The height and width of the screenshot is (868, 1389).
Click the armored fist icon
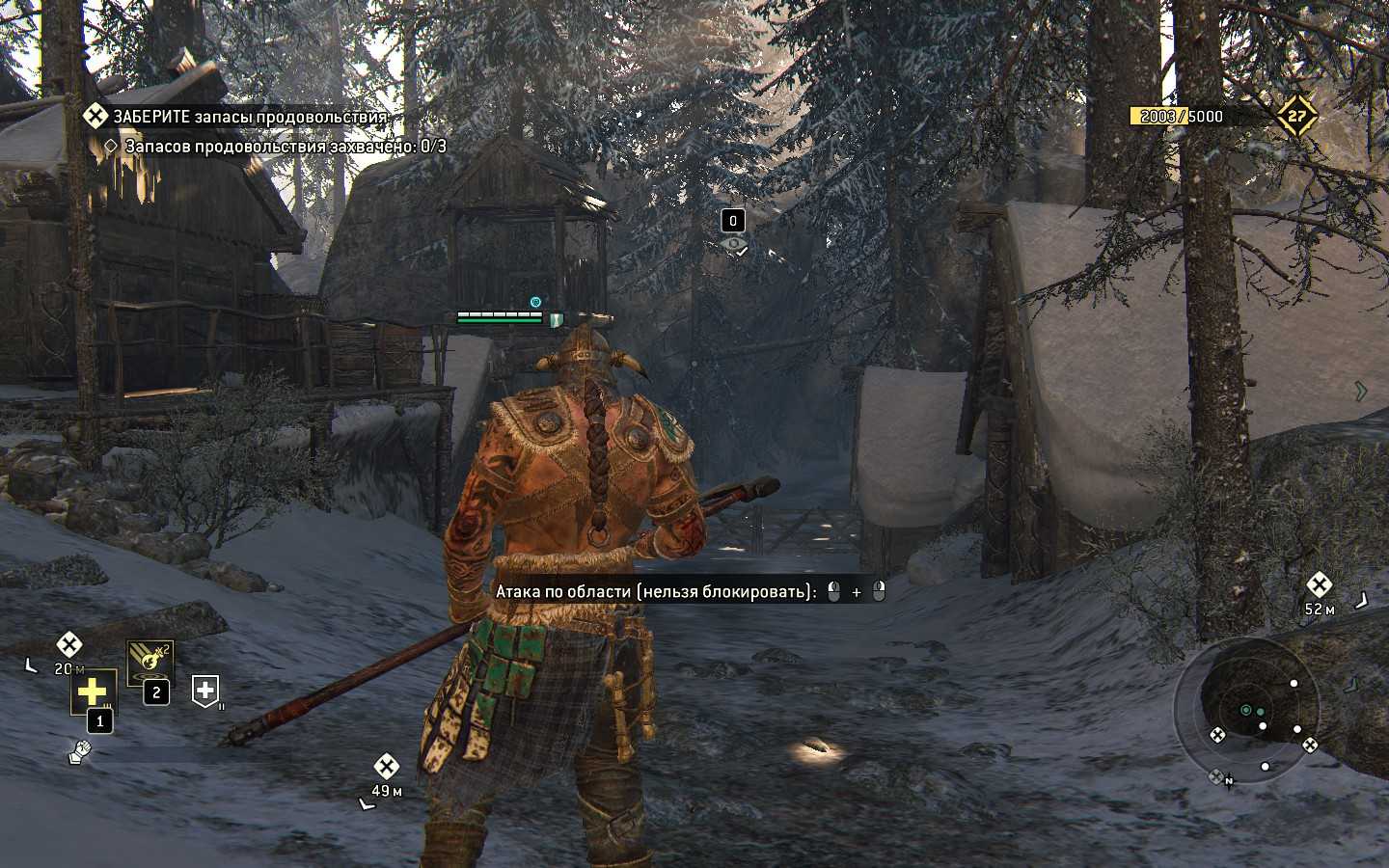coord(80,750)
